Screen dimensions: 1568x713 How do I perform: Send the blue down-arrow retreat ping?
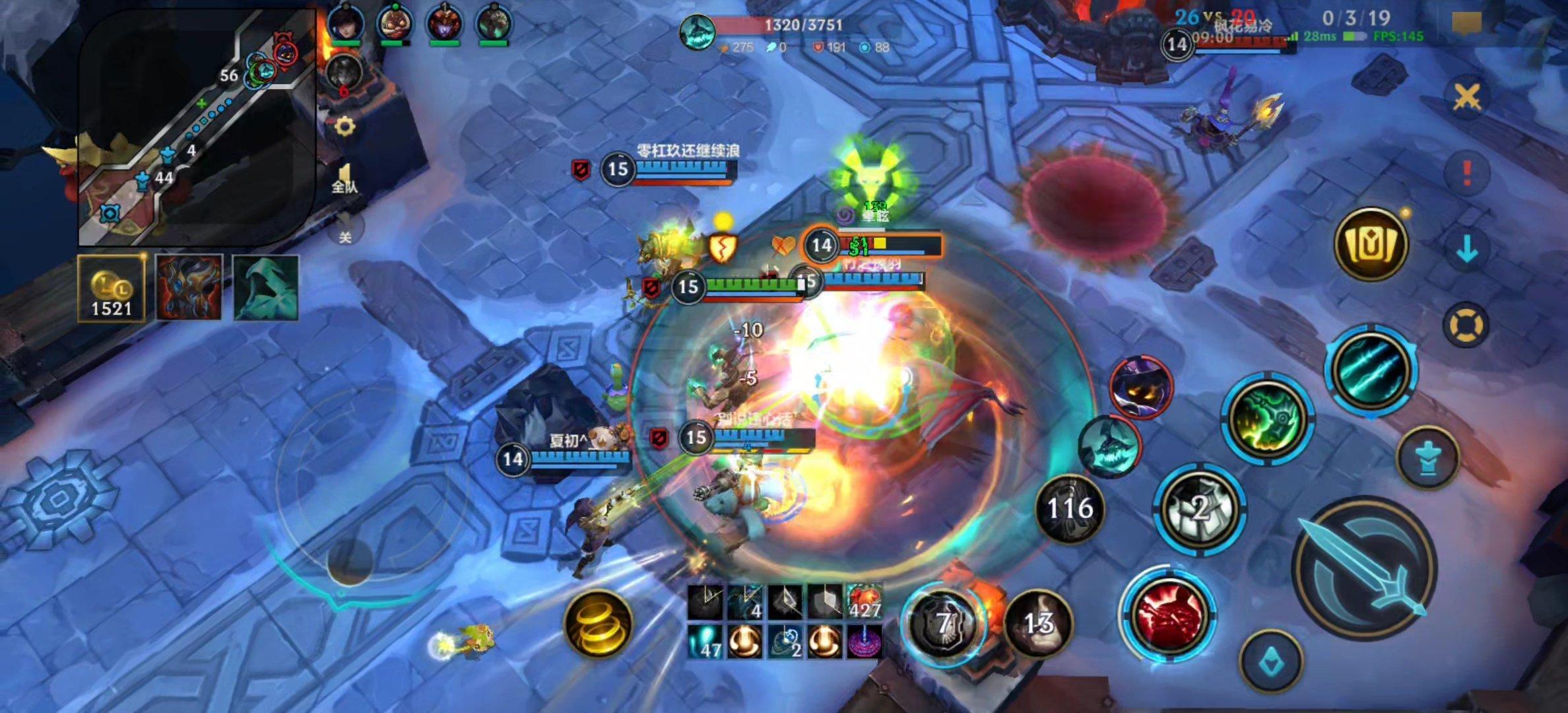pyautogui.click(x=1466, y=250)
